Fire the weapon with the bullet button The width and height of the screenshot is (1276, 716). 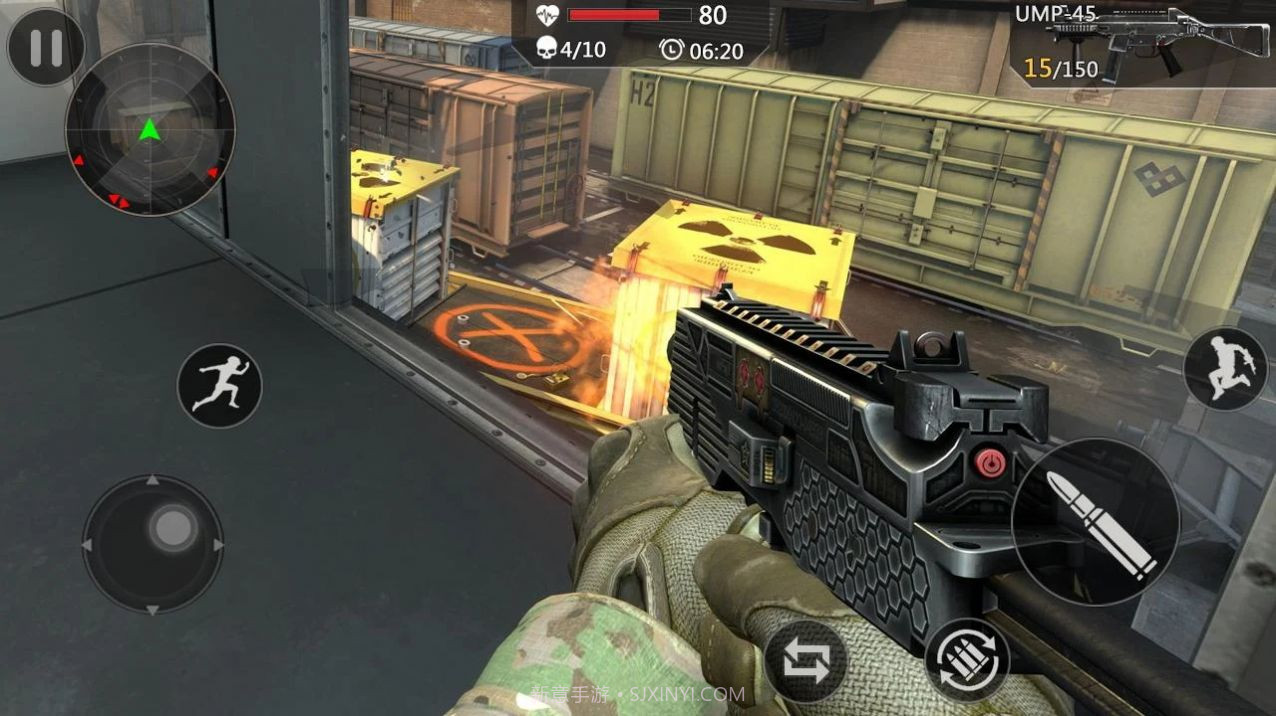1095,522
